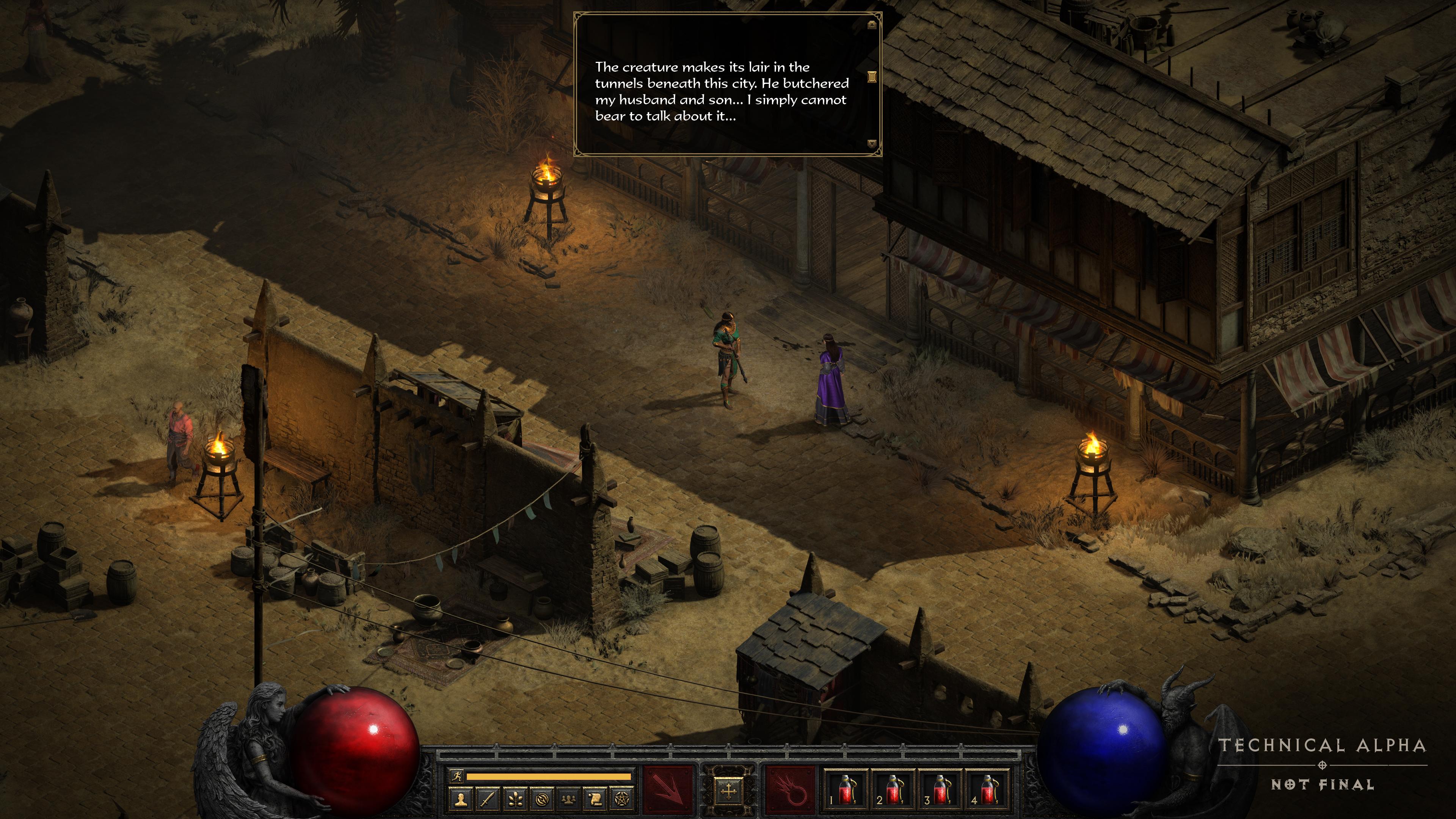Open the character sheet bust icon
Image resolution: width=1456 pixels, height=819 pixels.
tap(461, 799)
